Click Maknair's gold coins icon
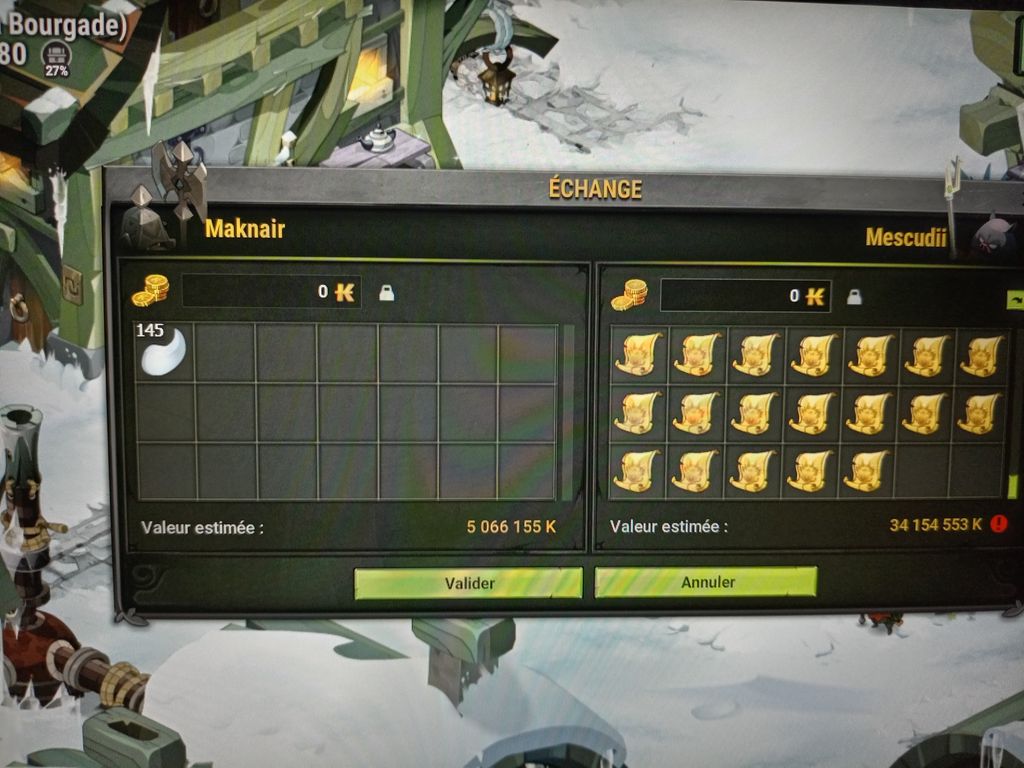 (x=150, y=290)
